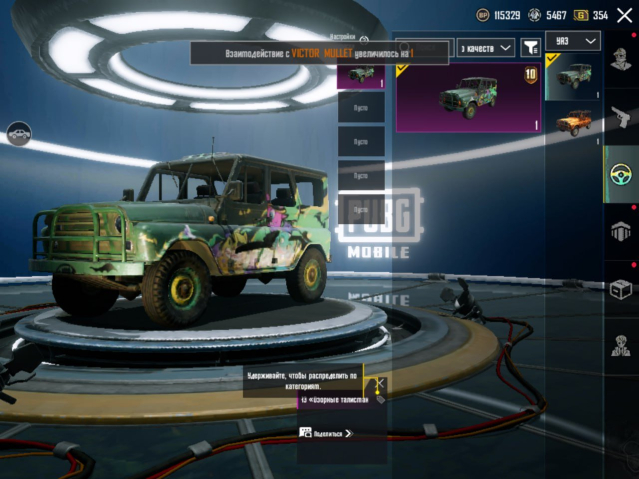Open the emote character category tab
Image resolution: width=639 pixels, height=479 pixels.
coord(621,345)
